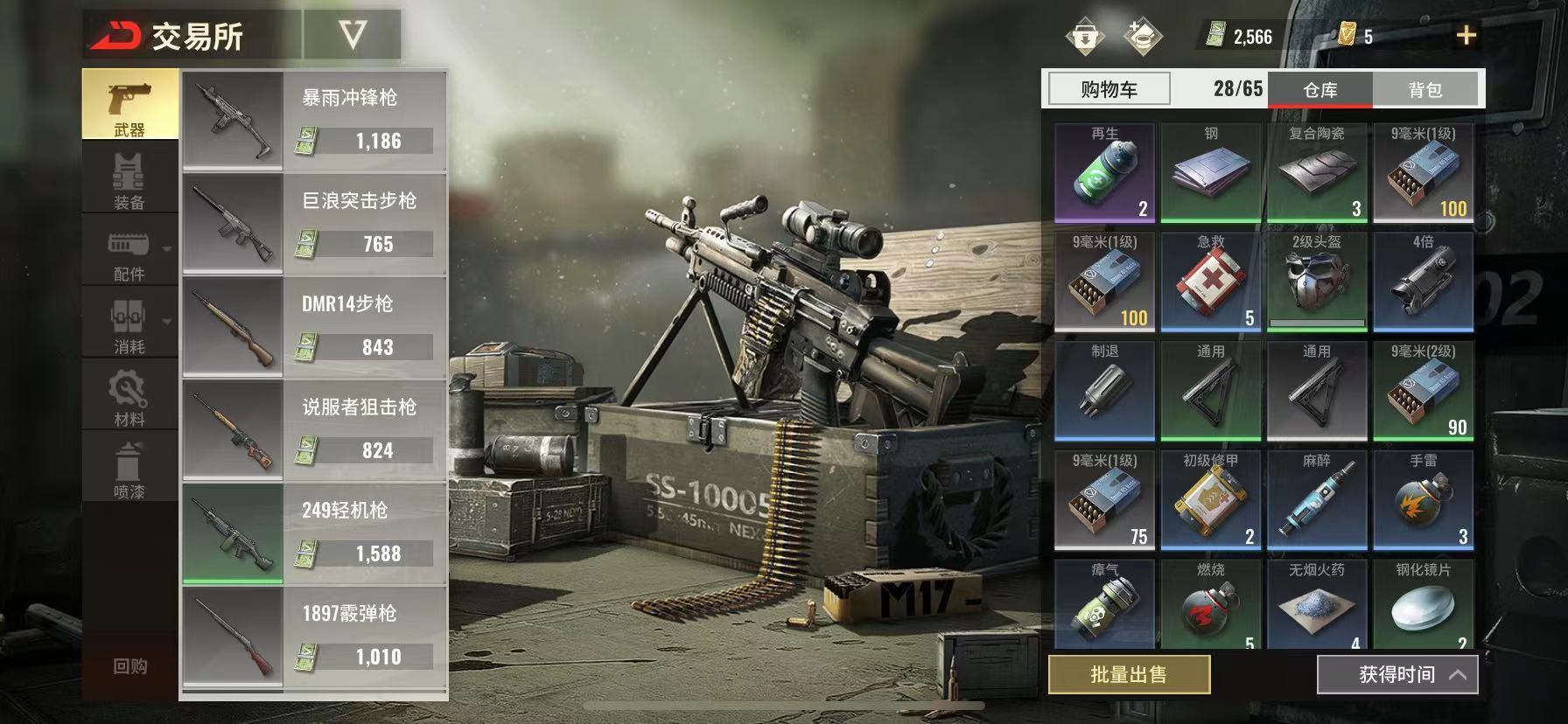
Task: Add currency with the plus button
Action: coord(1466,36)
